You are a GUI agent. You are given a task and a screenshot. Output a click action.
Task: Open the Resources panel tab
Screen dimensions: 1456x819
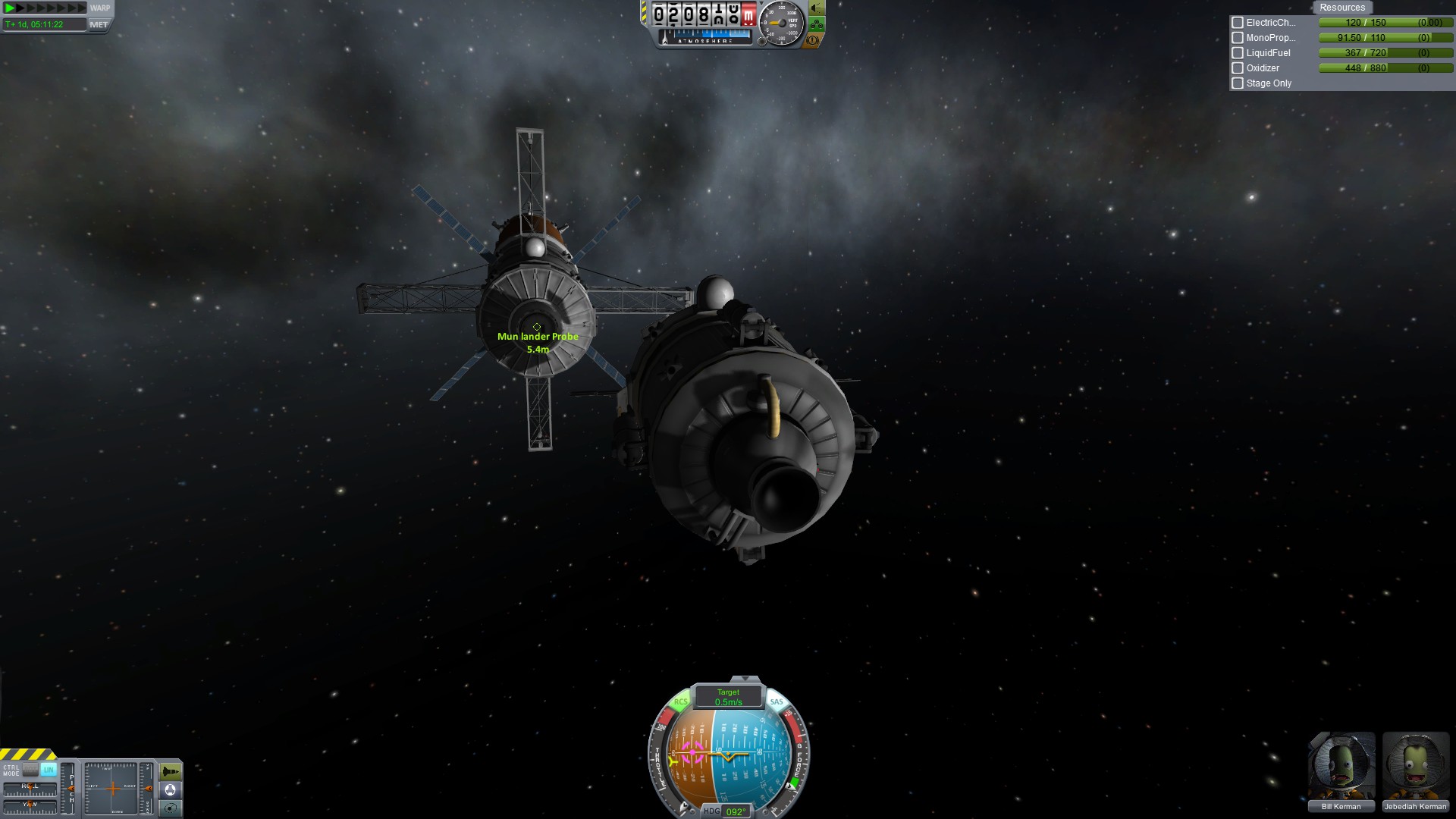[x=1341, y=8]
